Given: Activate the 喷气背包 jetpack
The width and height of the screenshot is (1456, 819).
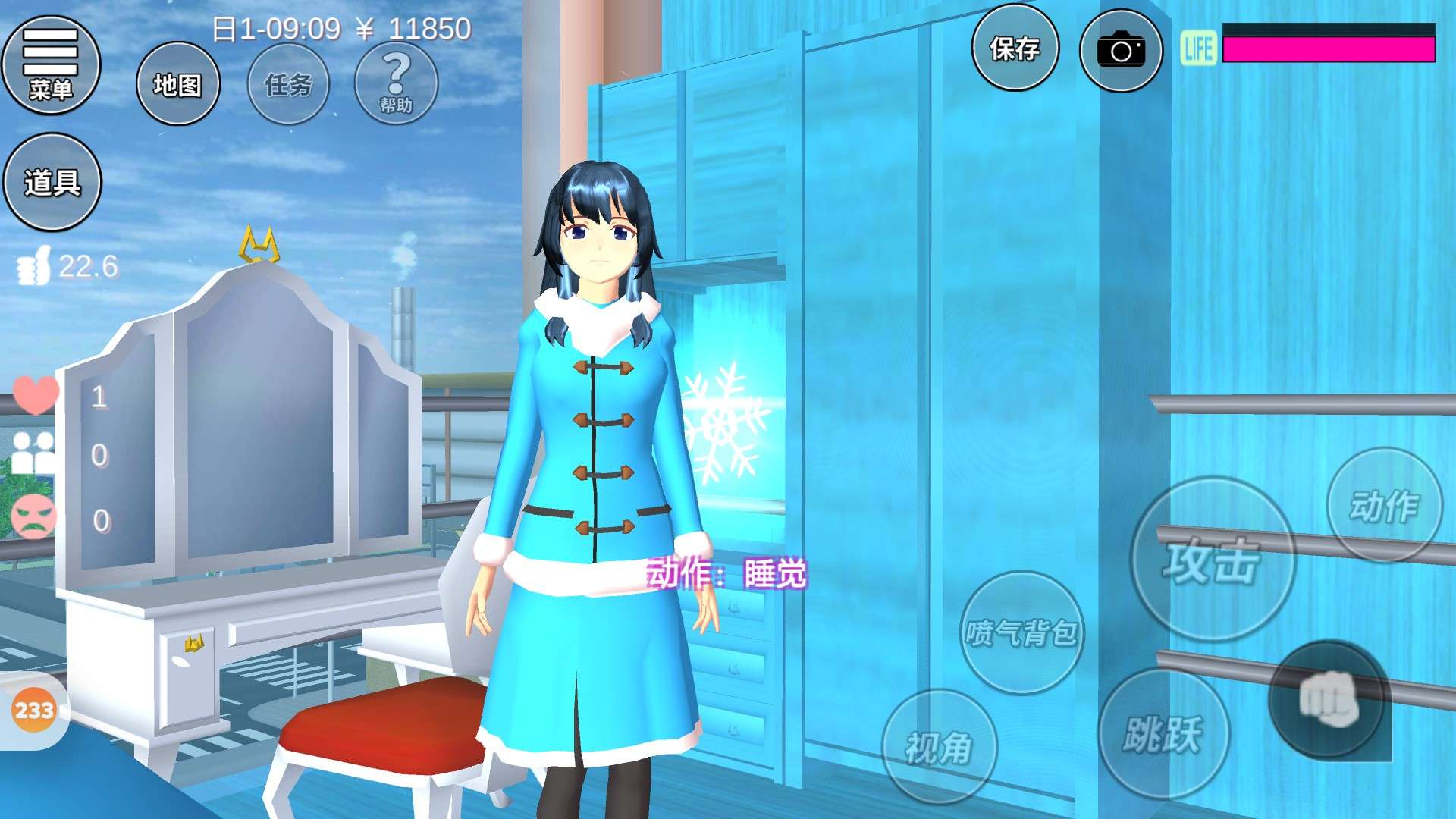Looking at the screenshot, I should [1021, 632].
